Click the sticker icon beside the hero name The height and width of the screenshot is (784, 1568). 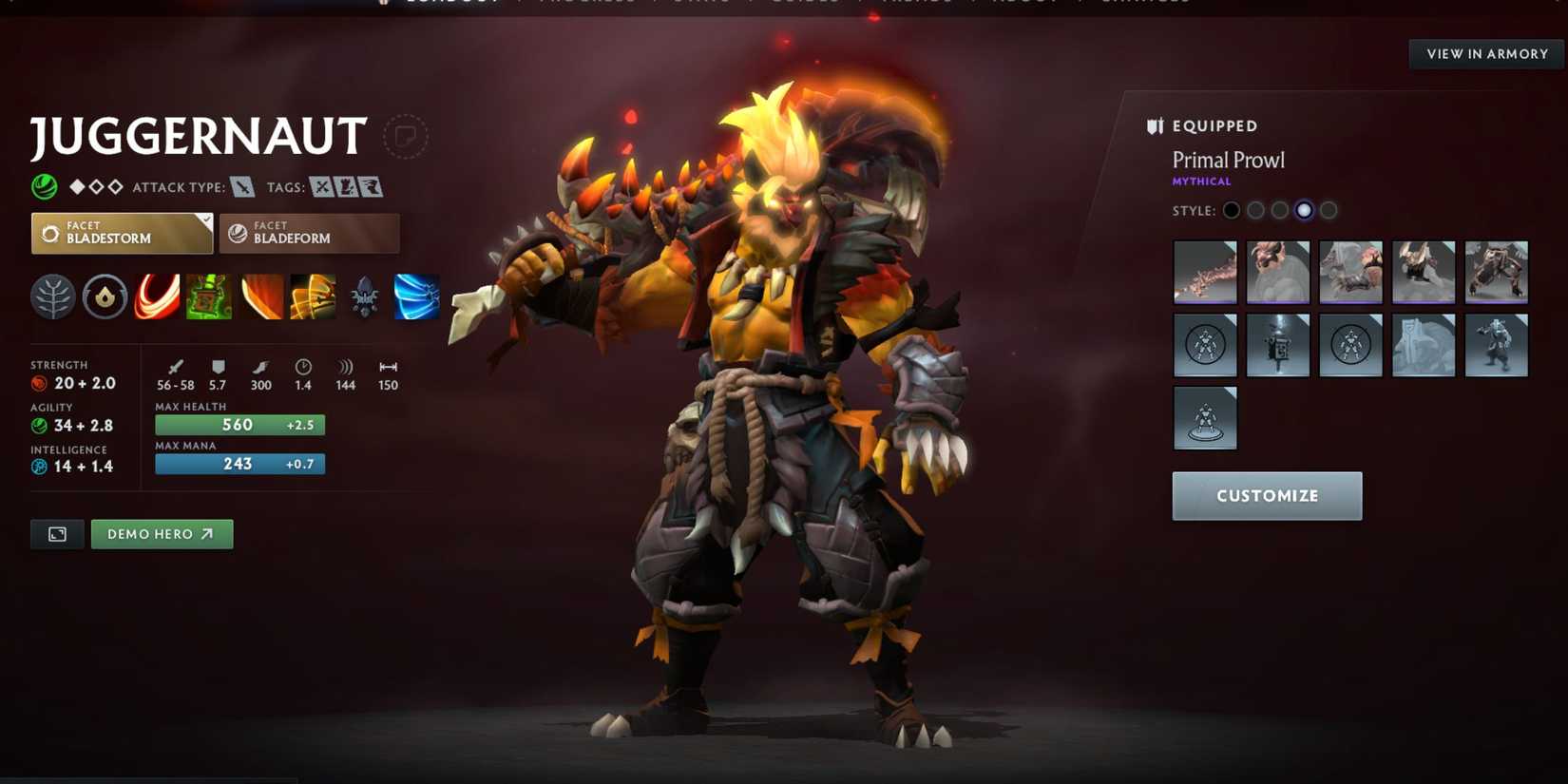(407, 135)
